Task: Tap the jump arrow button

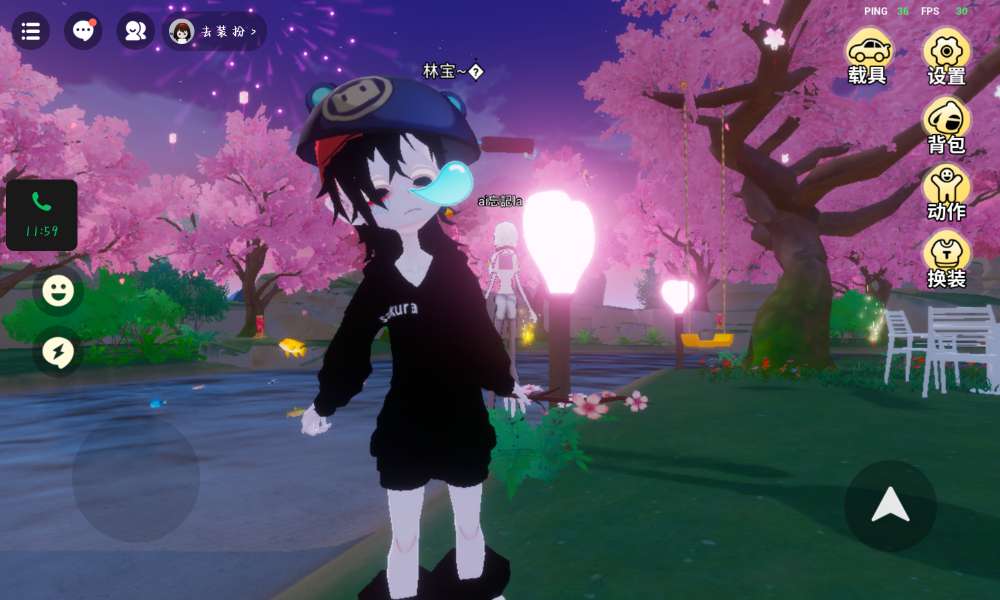Action: 890,506
